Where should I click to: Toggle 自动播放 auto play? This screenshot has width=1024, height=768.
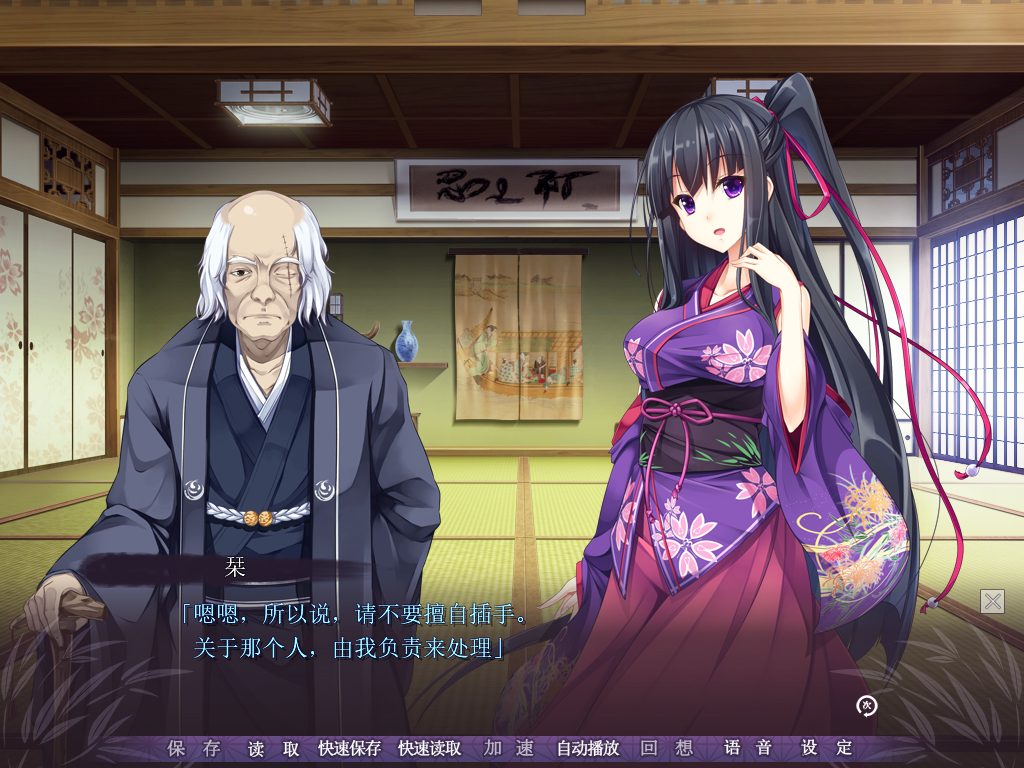(x=588, y=748)
